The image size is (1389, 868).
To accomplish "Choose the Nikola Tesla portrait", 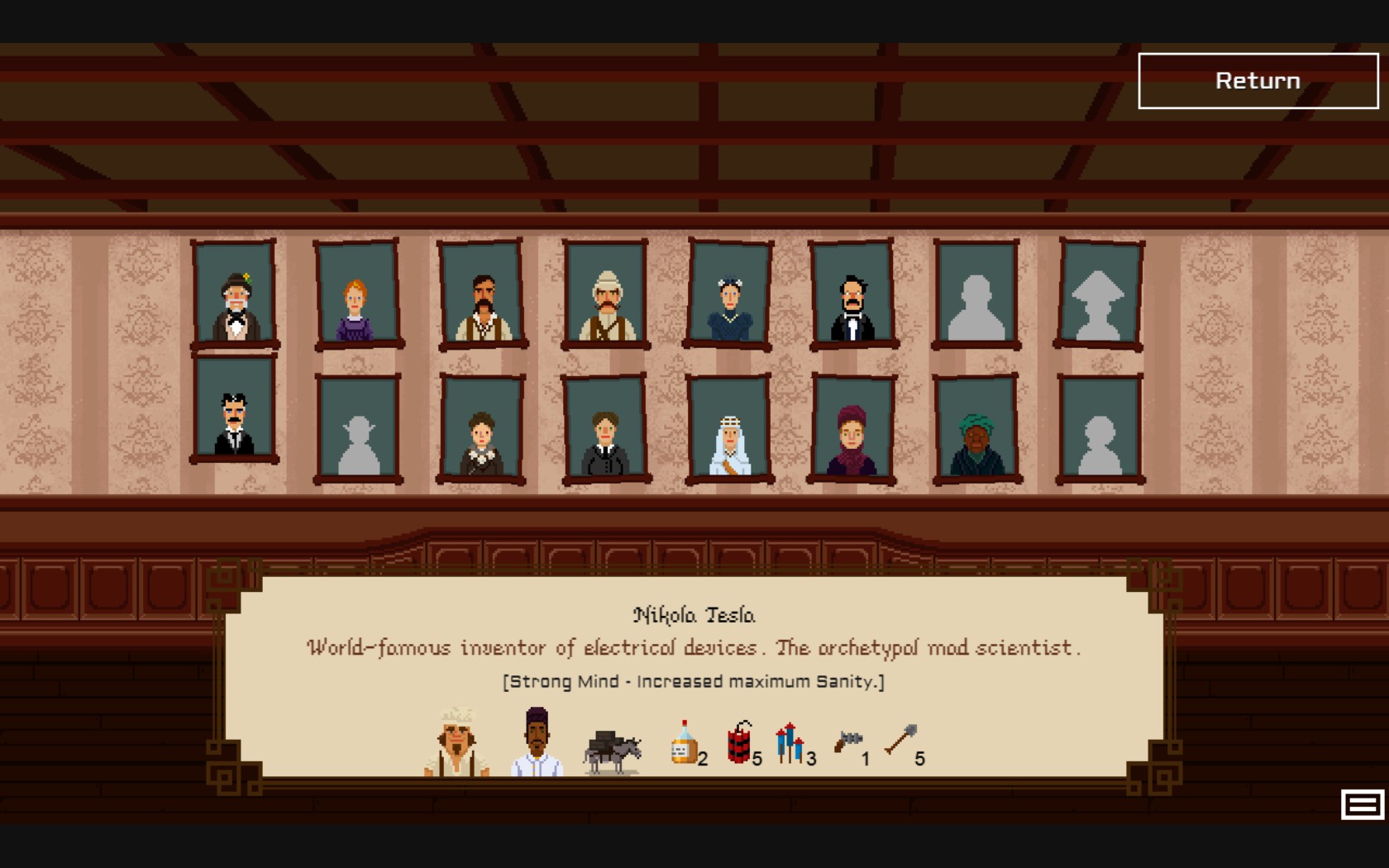I will pyautogui.click(x=235, y=408).
